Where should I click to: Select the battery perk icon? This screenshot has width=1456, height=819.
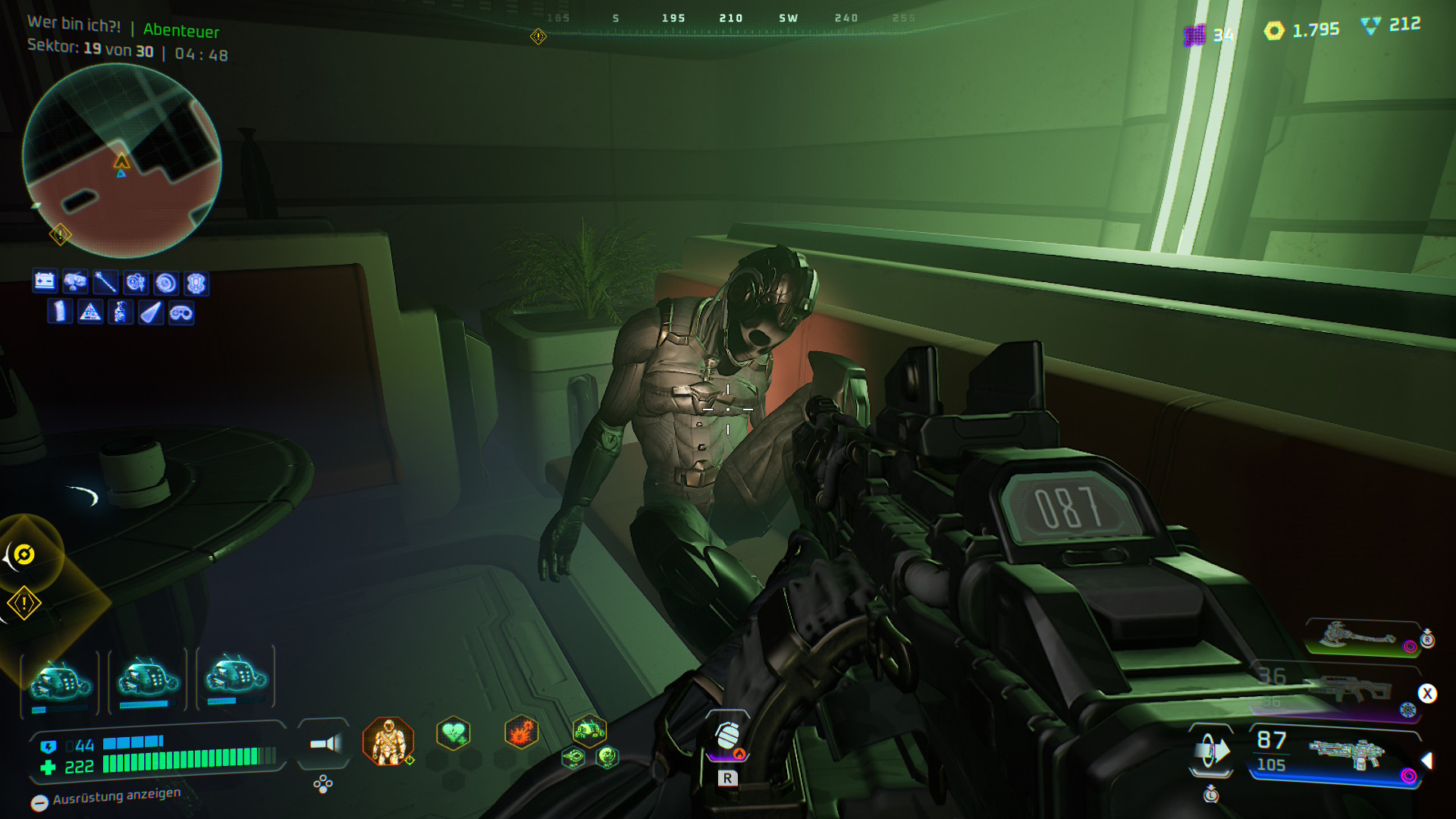point(45,282)
